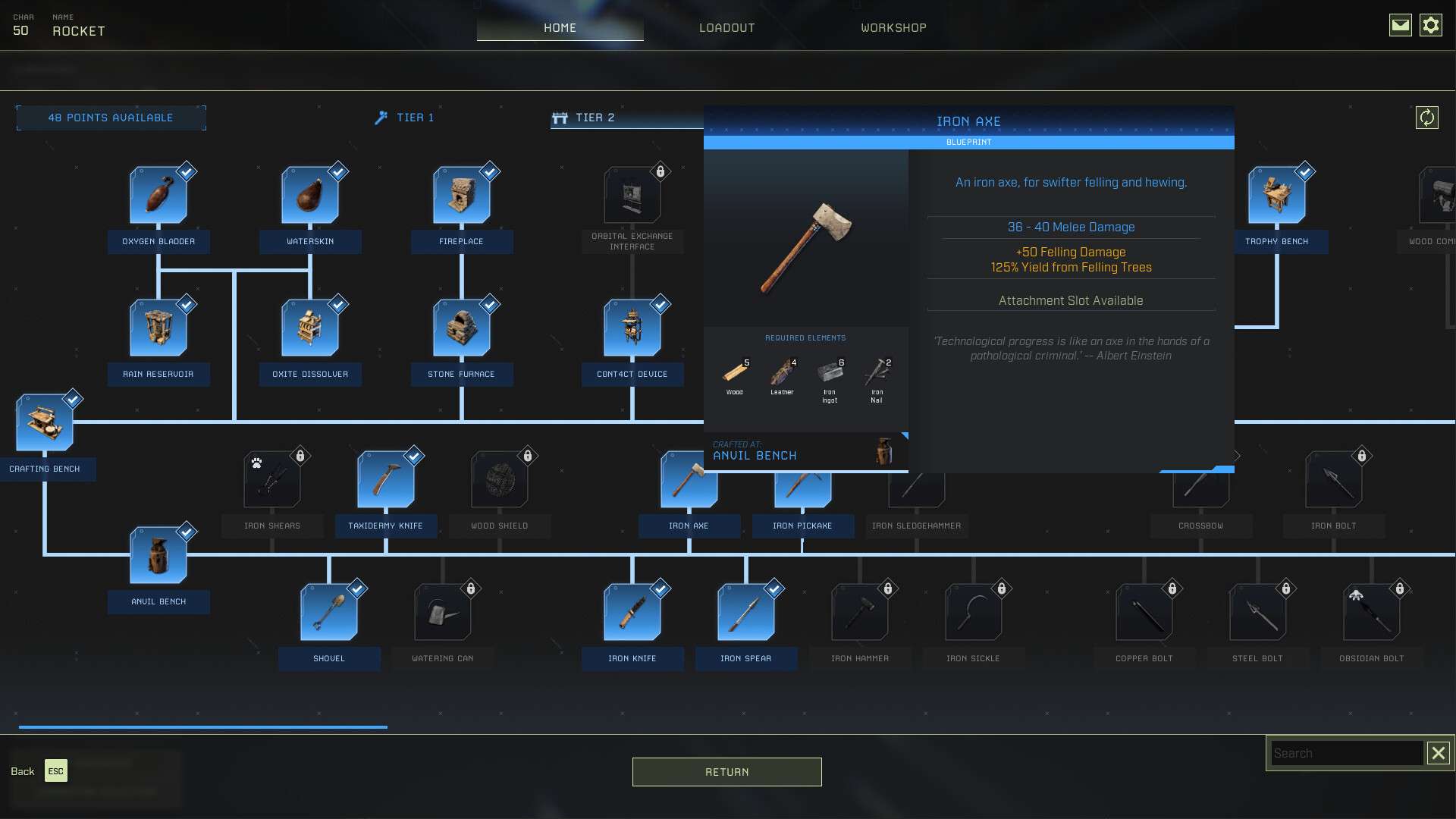The image size is (1456, 819).
Task: Open the Workshop tab
Action: (893, 27)
